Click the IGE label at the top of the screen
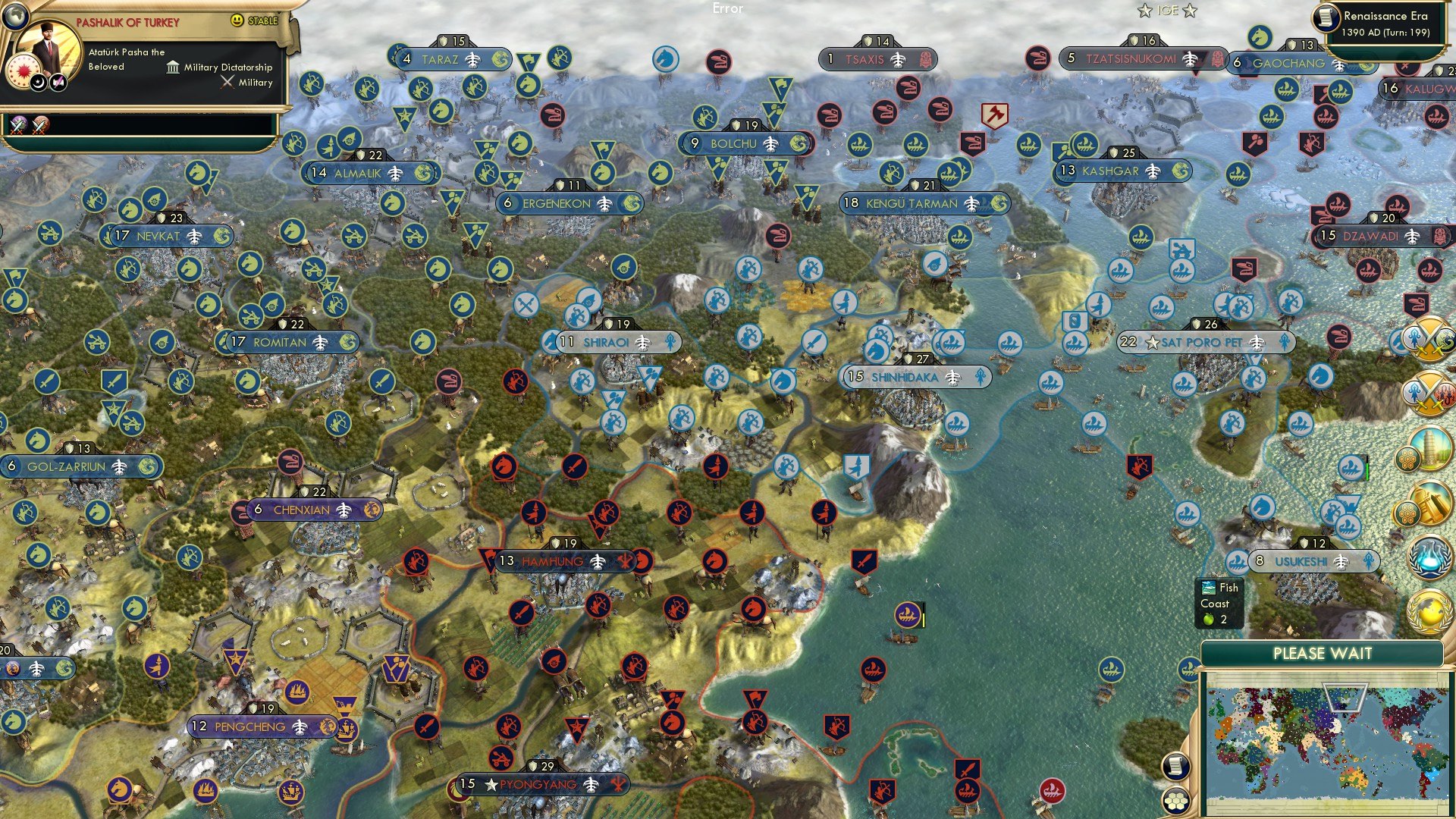Viewport: 1456px width, 819px height. 1169,10
